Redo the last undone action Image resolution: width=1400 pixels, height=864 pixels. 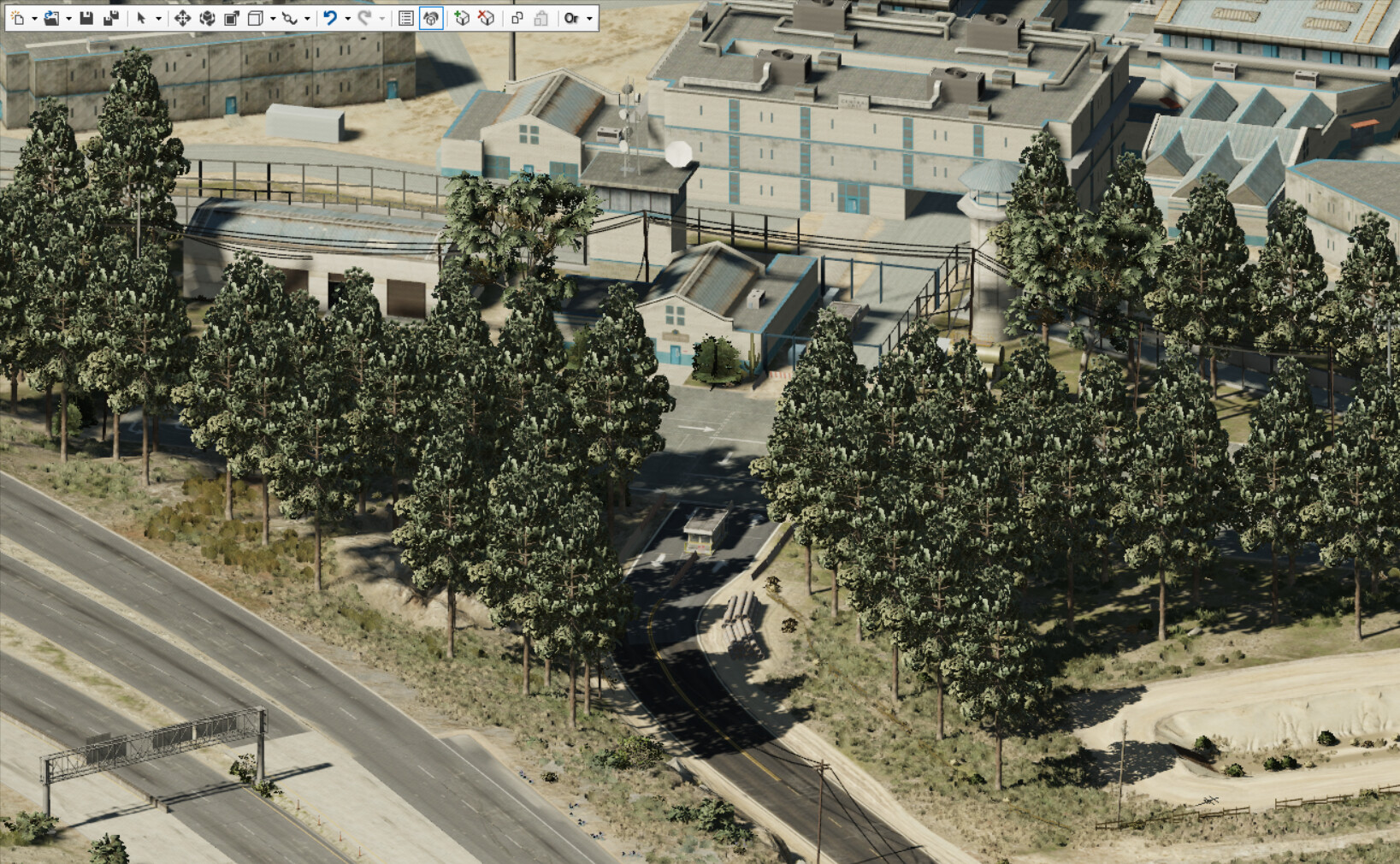pos(366,17)
